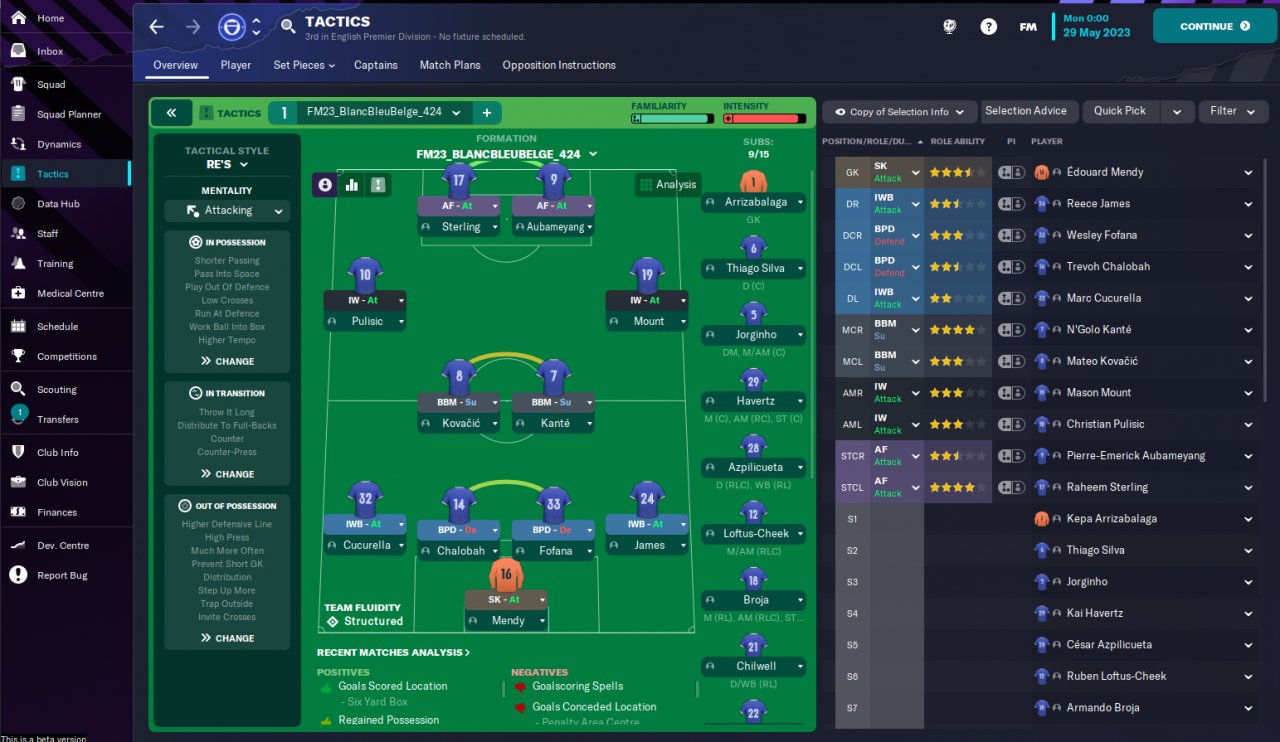Open the Copy of Selection Info view dropdown

[x=898, y=112]
